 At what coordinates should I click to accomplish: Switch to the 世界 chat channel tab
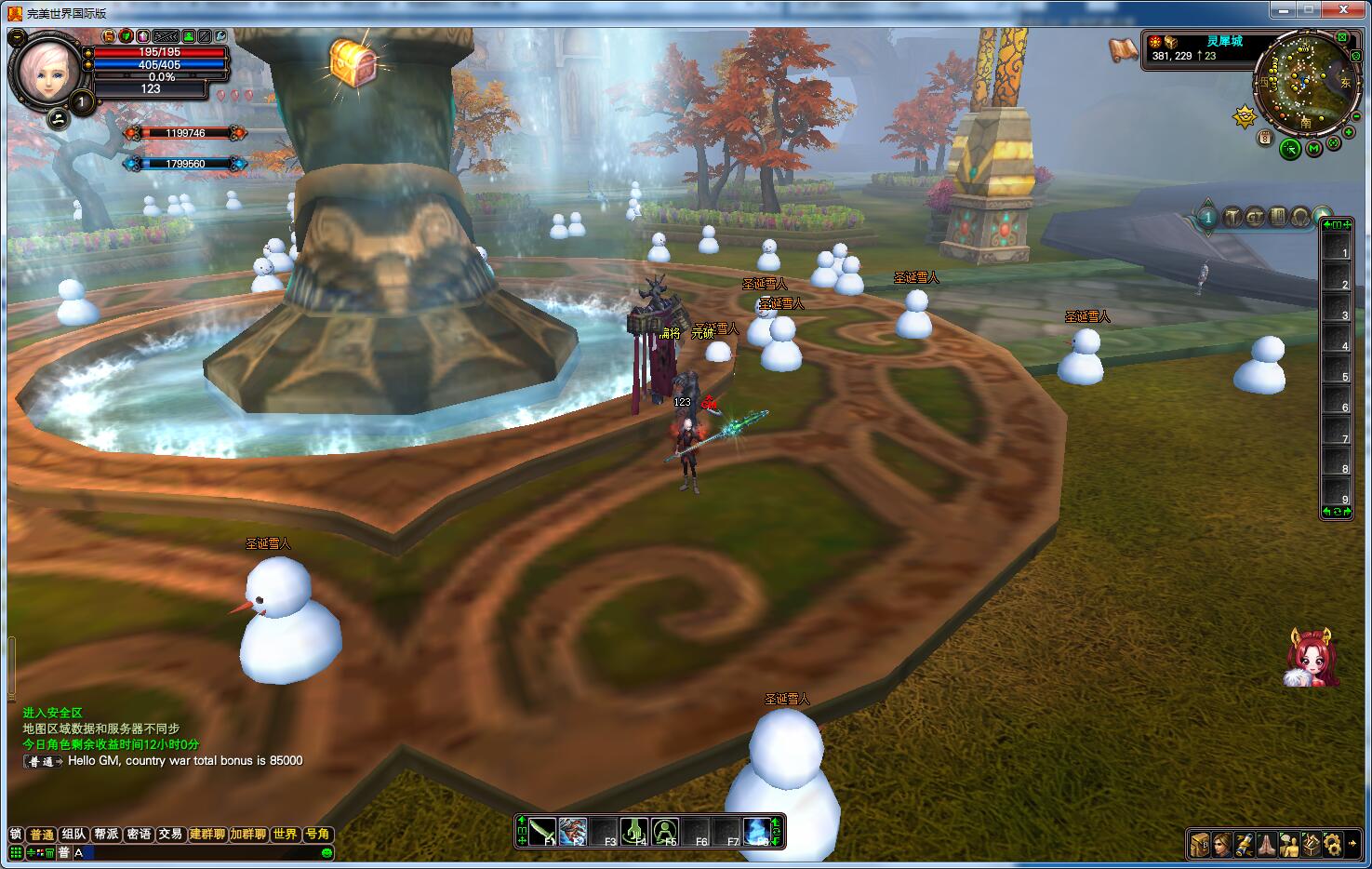[285, 834]
